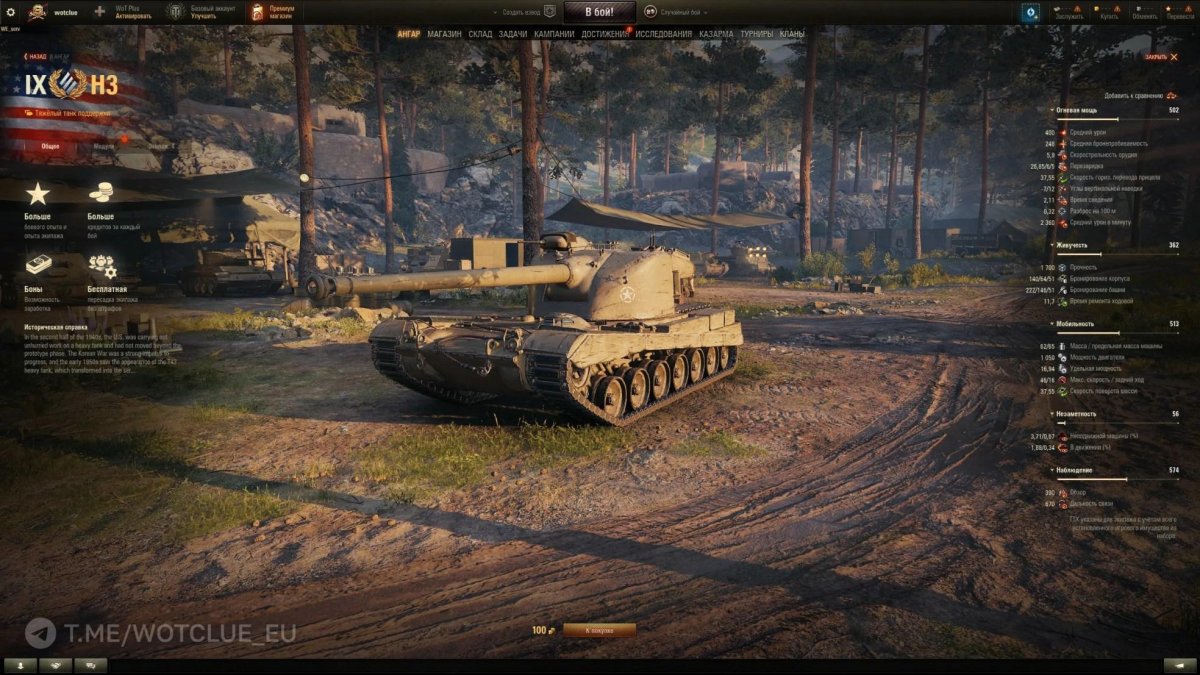Go back with the НАЗАД button

(x=36, y=57)
